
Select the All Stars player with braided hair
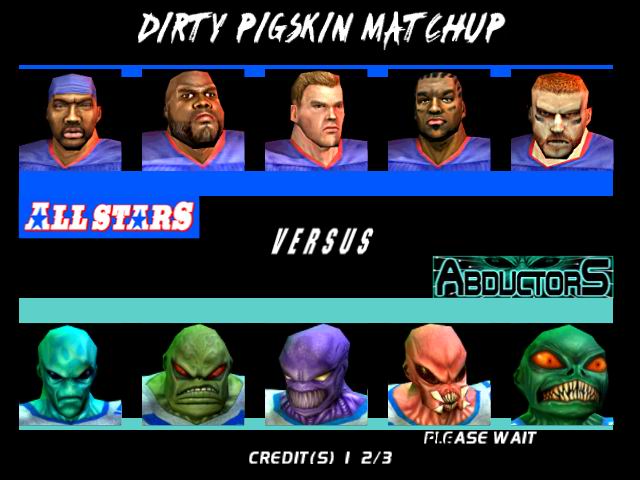[x=438, y=120]
